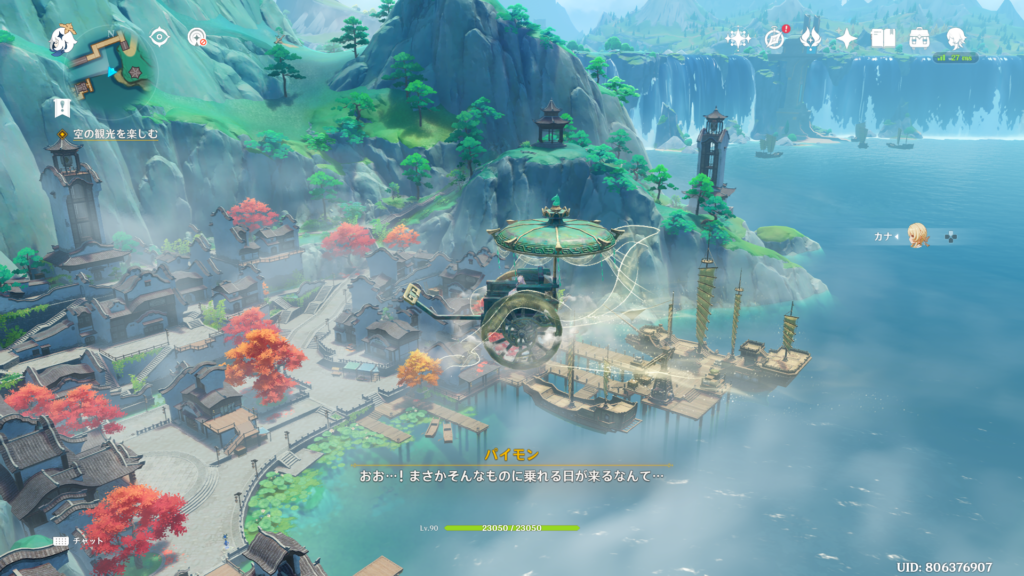Open the winged battle pass icon
This screenshot has height=576, width=1024.
pos(811,39)
